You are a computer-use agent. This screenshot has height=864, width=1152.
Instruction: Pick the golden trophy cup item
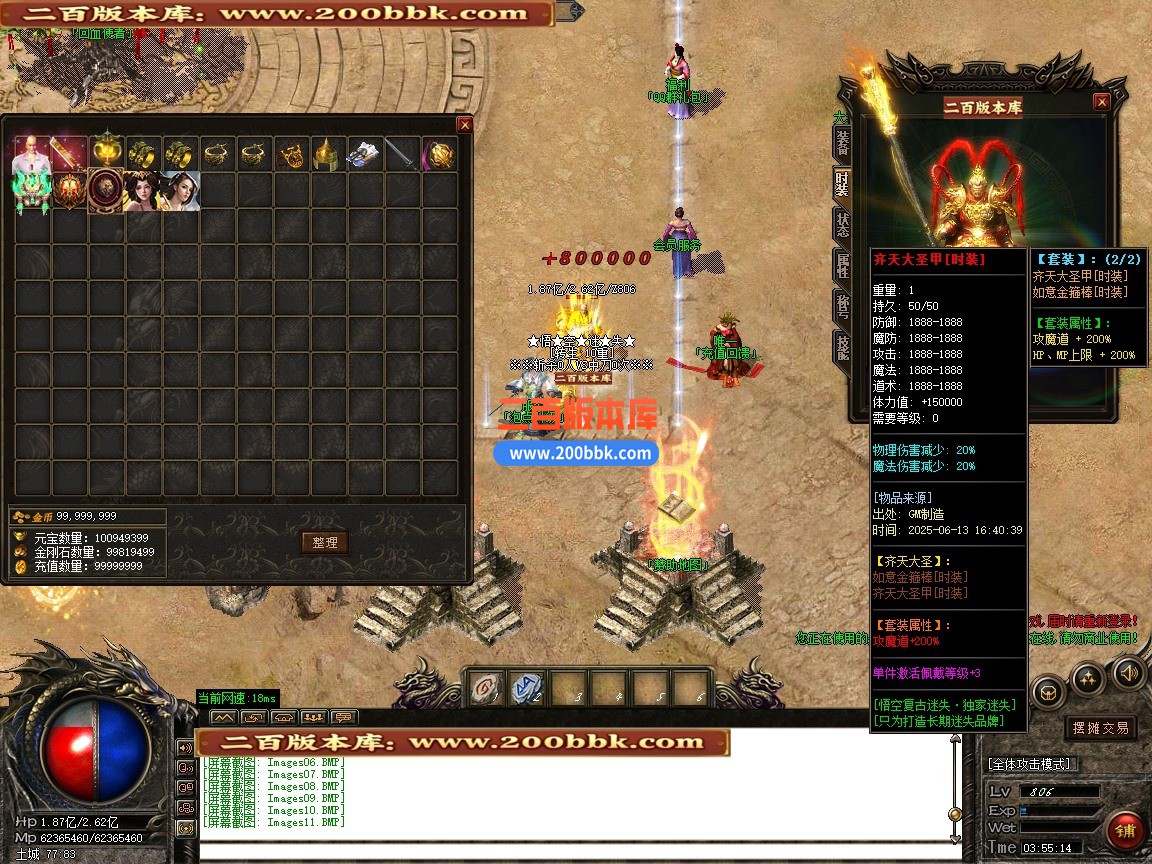[x=107, y=154]
